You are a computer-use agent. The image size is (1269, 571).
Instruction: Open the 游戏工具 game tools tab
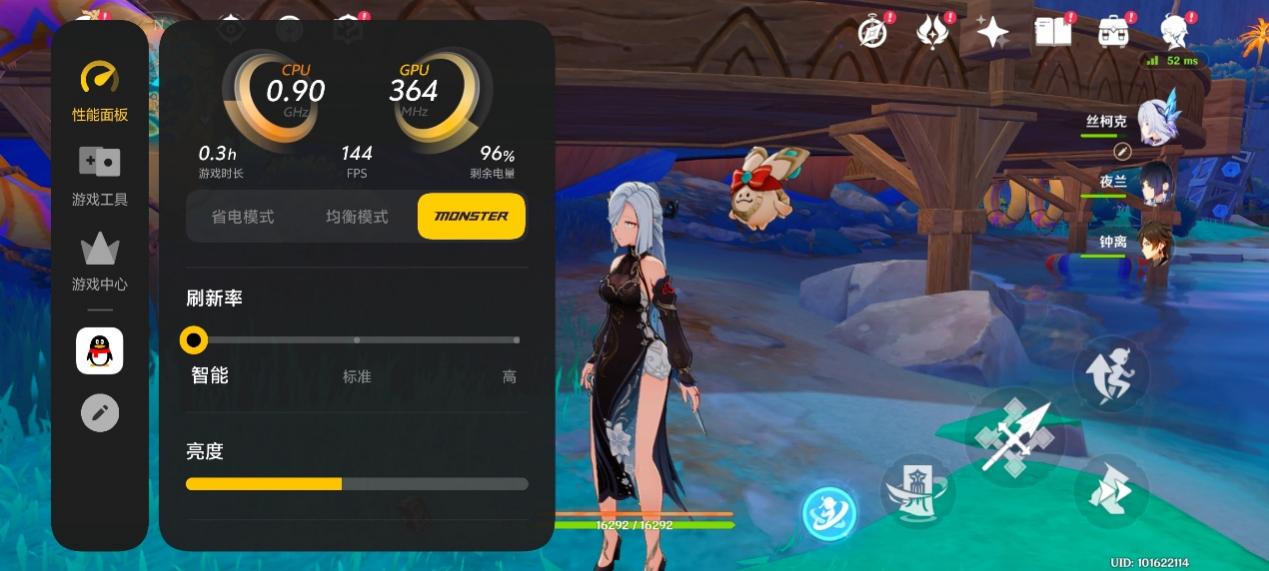(100, 176)
